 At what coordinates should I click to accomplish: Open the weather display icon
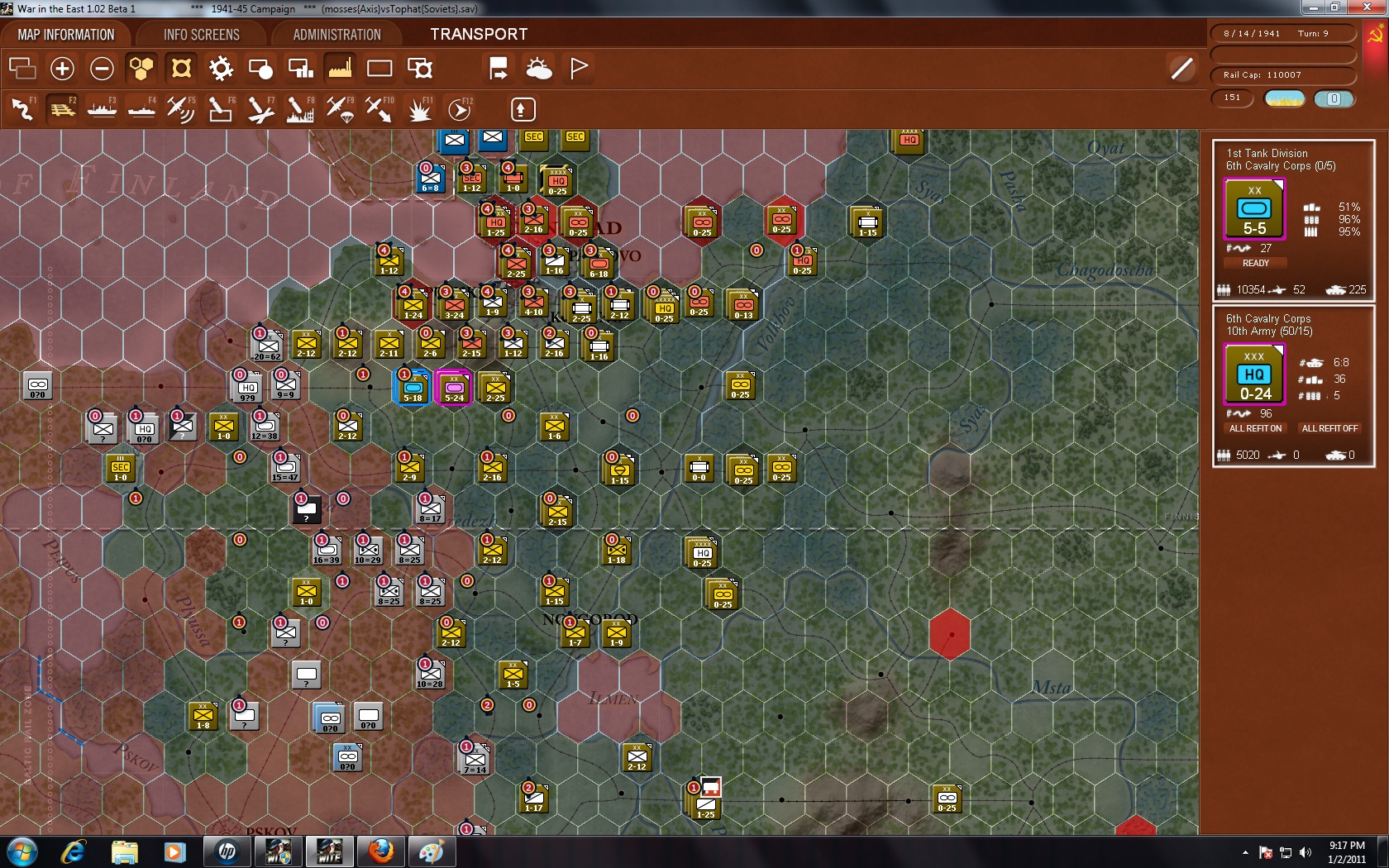pos(540,68)
